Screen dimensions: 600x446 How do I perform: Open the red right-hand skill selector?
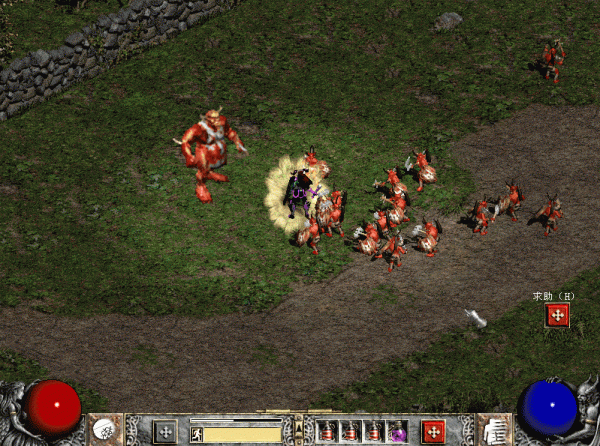pyautogui.click(x=433, y=432)
